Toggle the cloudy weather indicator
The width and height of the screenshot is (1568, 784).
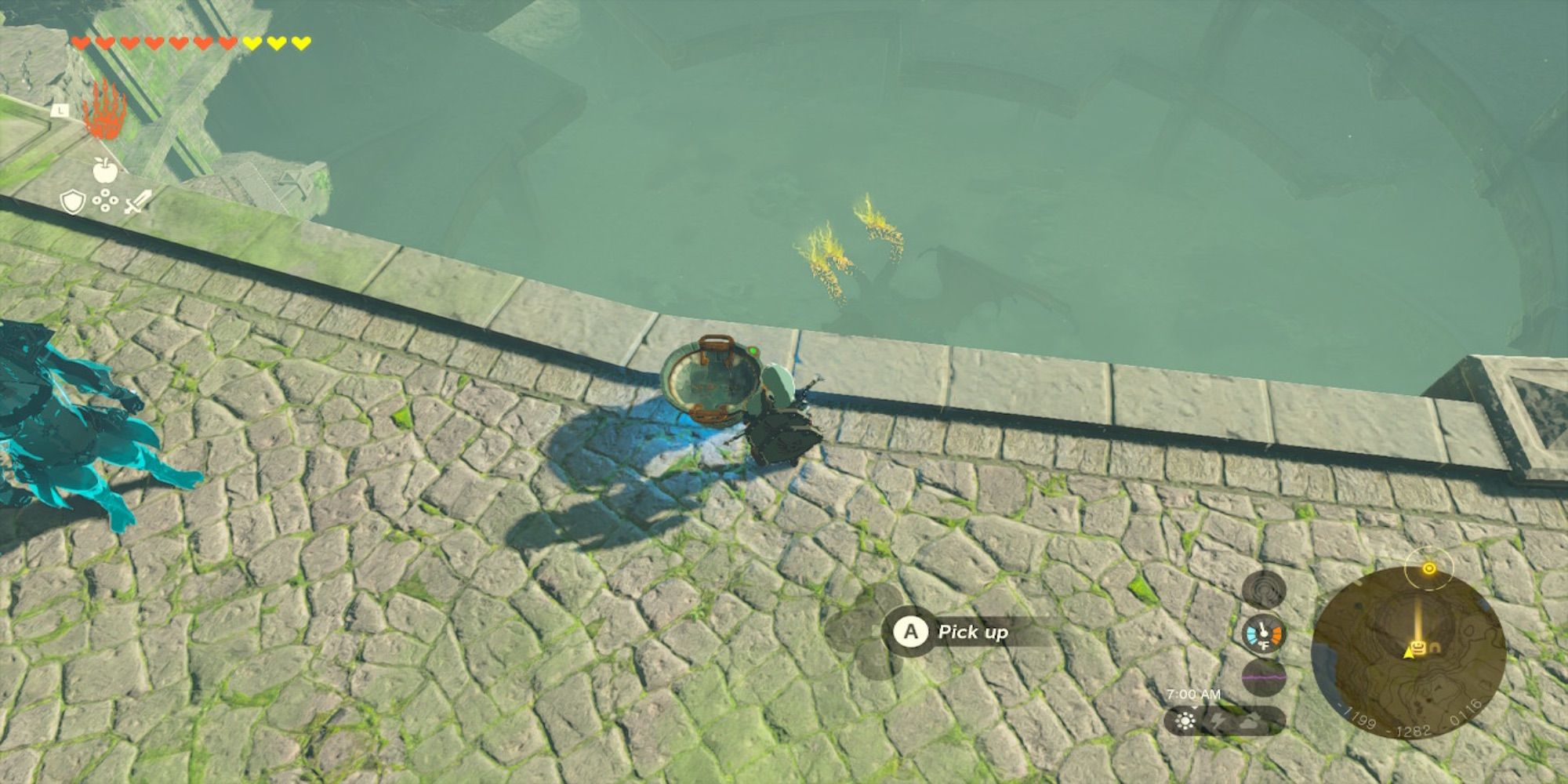[x=1248, y=722]
